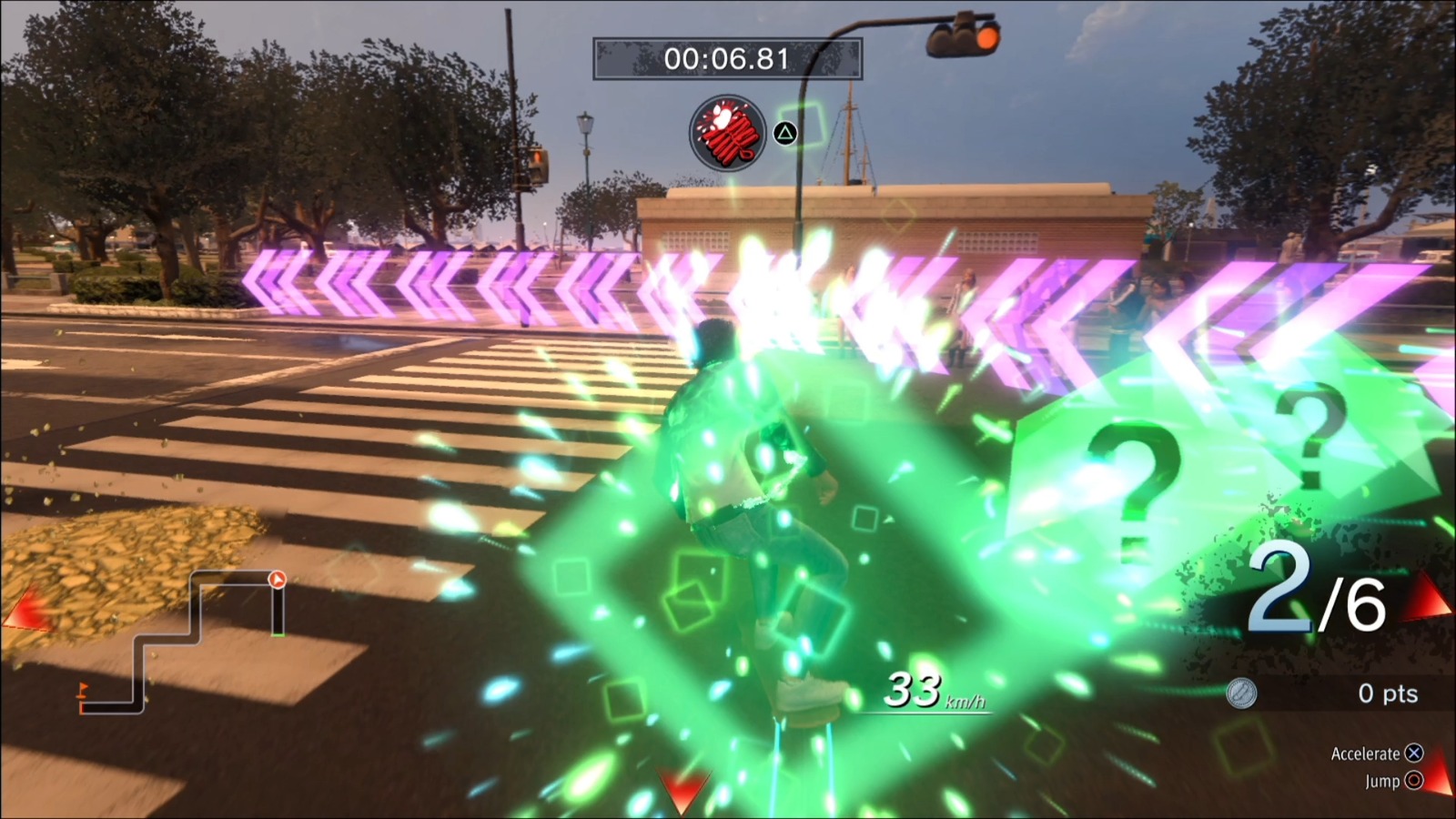Select the Triangle button prompt beside the firecracker
This screenshot has width=1456, height=819.
pos(784,134)
